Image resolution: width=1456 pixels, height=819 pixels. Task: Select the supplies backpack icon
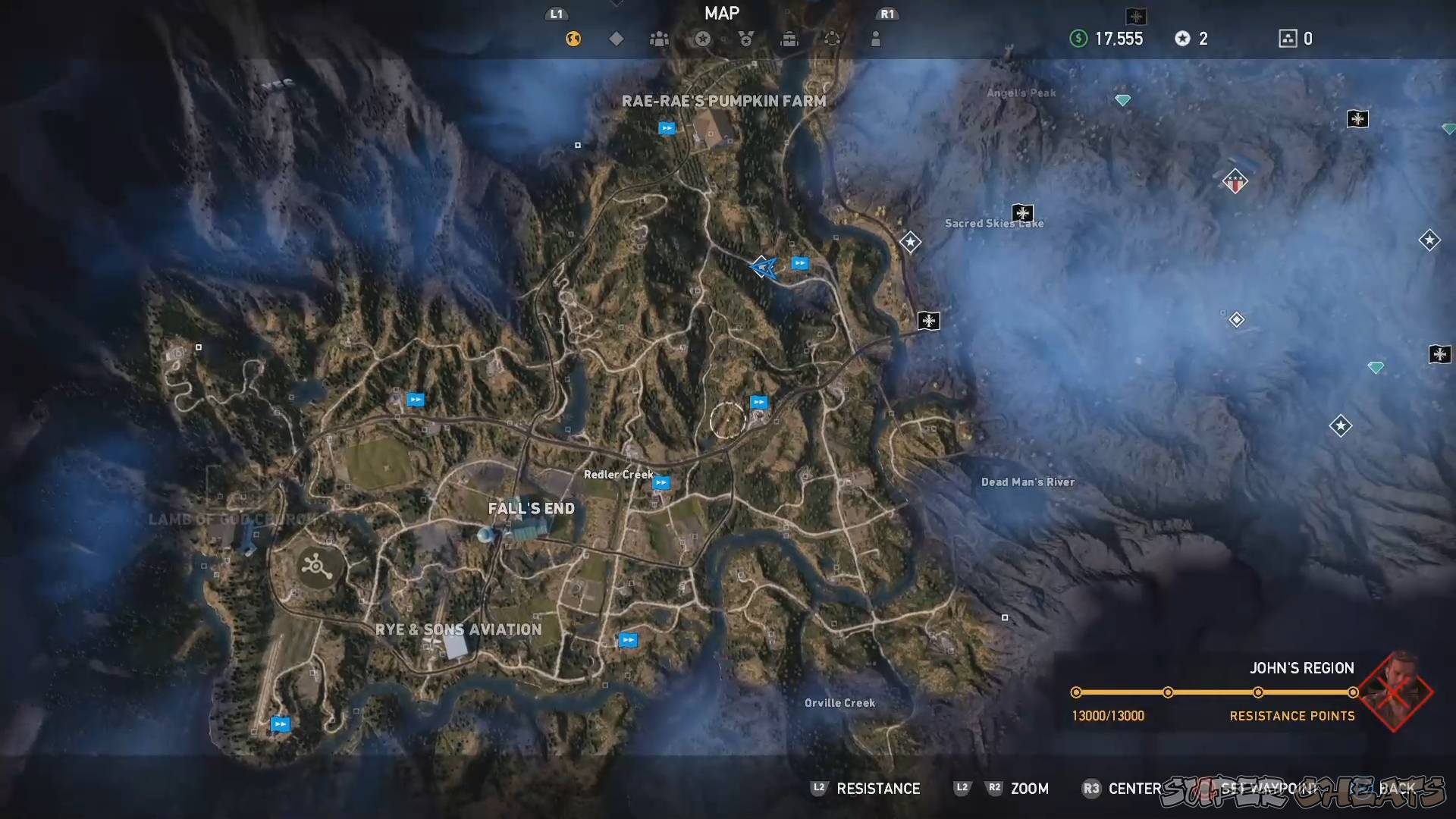pos(789,39)
